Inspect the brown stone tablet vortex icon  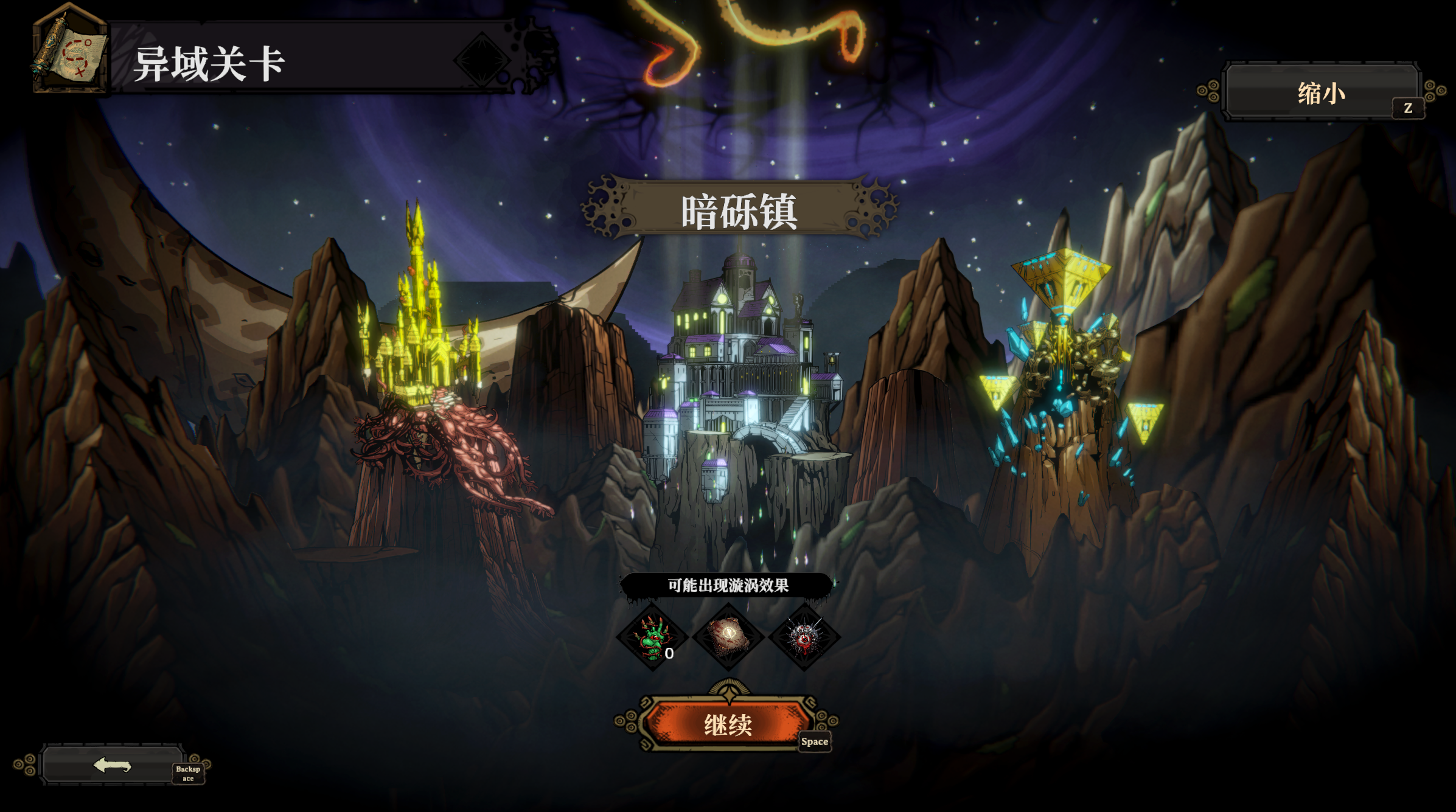[728, 637]
